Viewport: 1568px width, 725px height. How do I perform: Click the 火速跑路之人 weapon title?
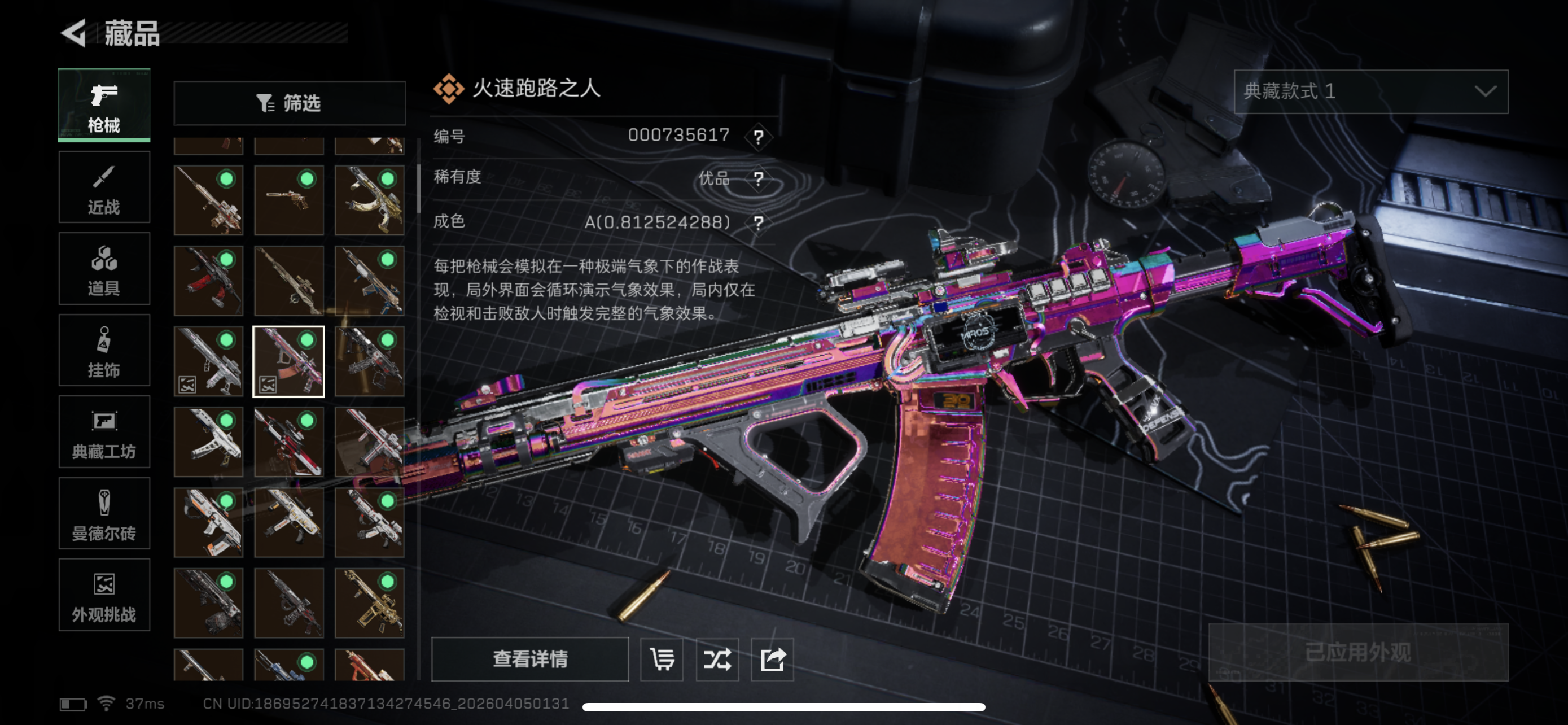coord(535,89)
